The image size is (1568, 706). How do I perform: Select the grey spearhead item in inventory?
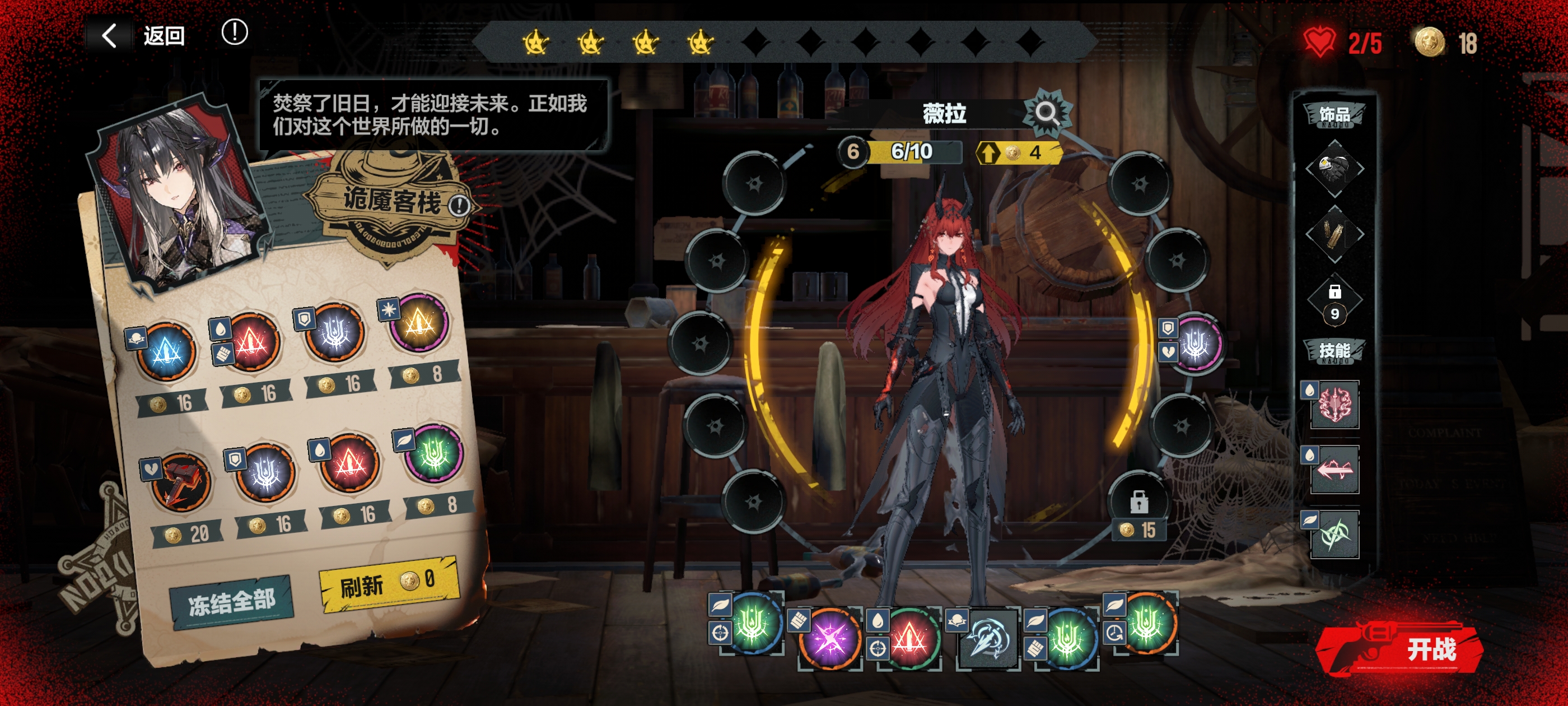988,638
